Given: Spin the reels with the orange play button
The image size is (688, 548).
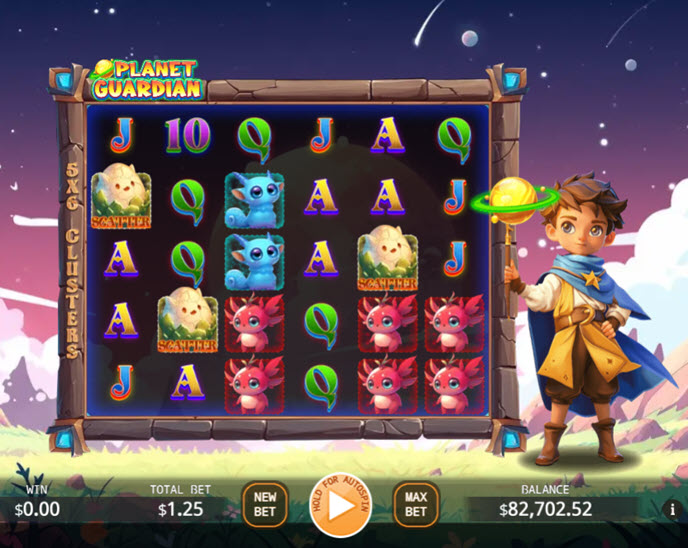Looking at the screenshot, I should tap(340, 504).
